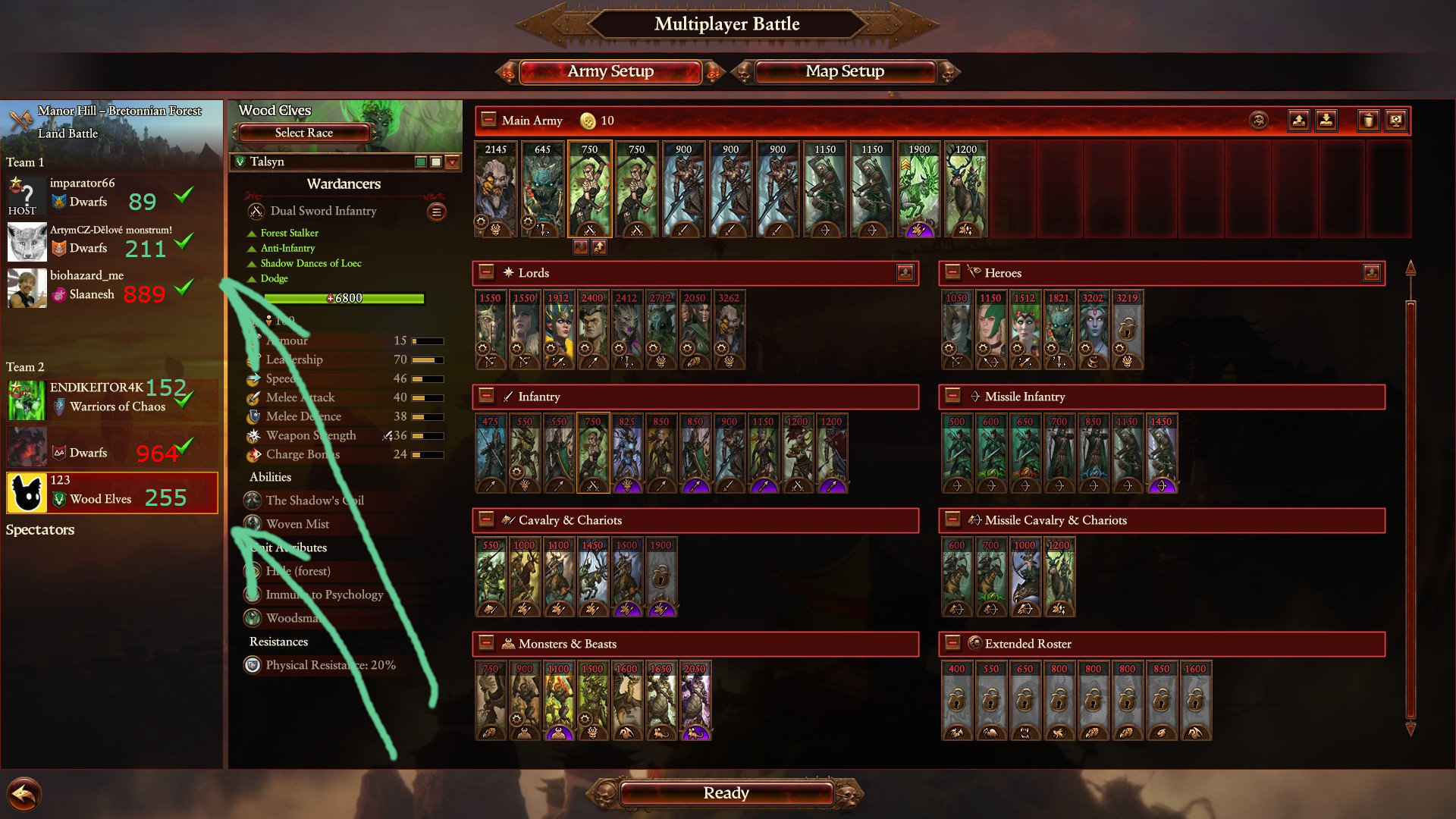Switch to the Map Setup tab

(844, 71)
